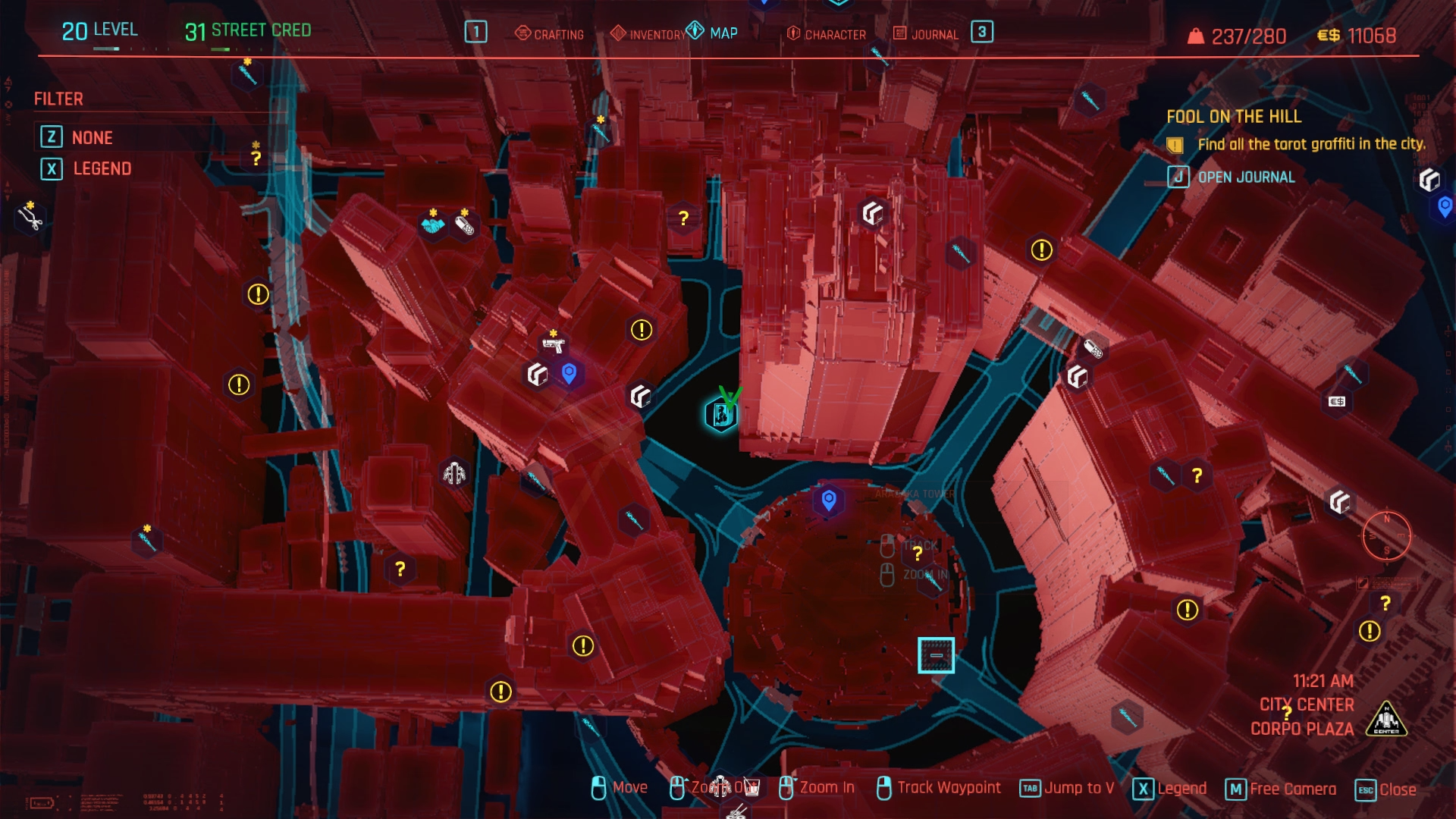Select the ripperdoc hands marker on the map
The image size is (1456, 819).
(454, 474)
